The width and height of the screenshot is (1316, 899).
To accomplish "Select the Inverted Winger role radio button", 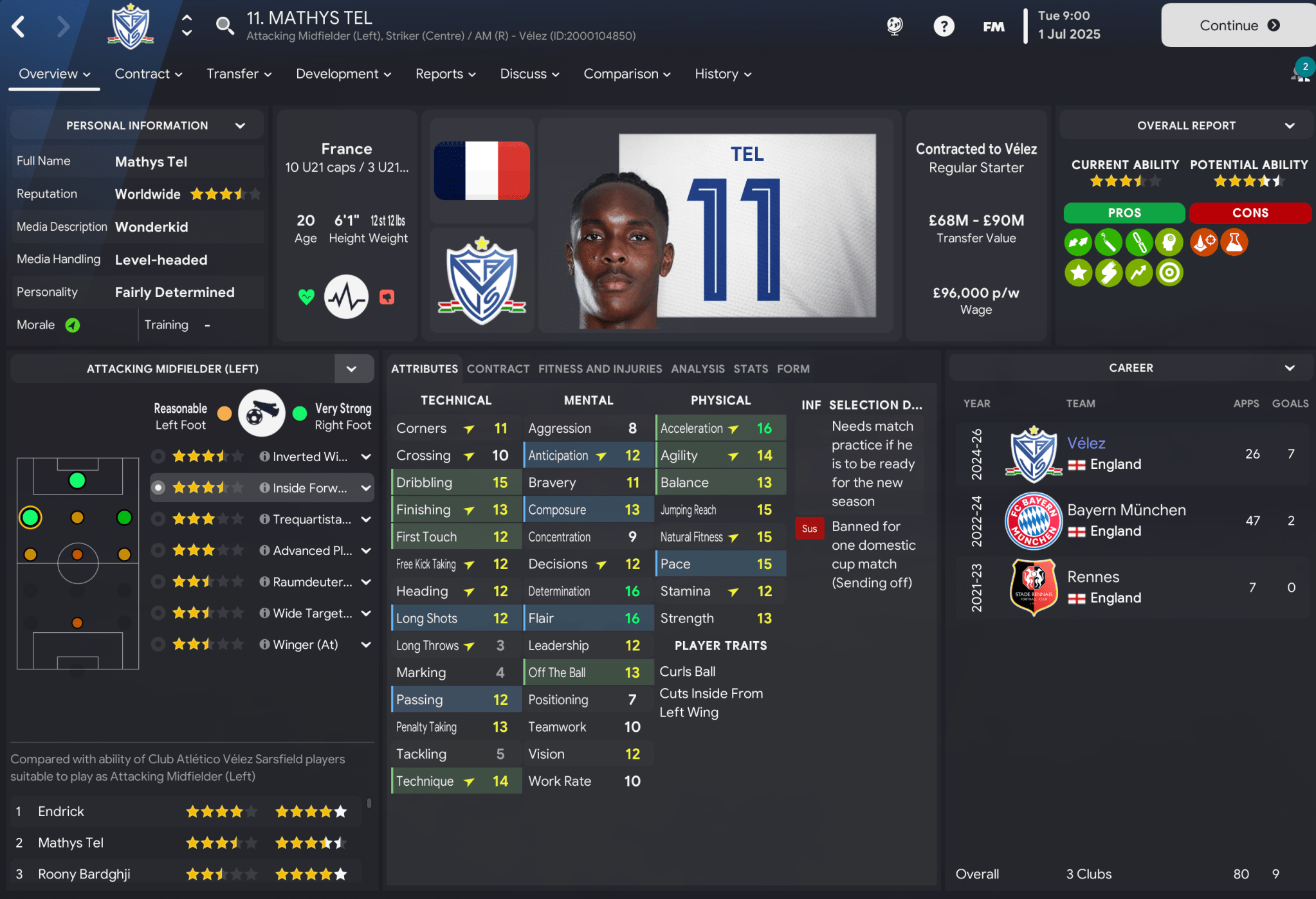I will tap(158, 456).
